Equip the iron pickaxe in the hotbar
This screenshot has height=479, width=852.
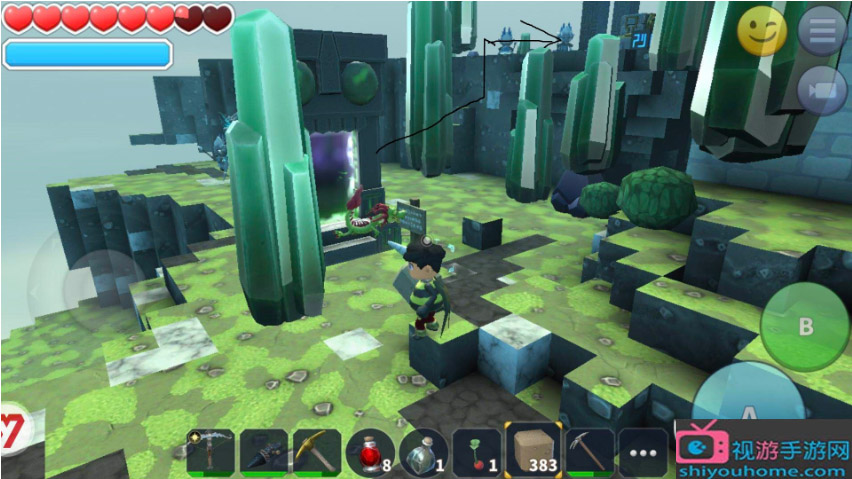tap(589, 453)
